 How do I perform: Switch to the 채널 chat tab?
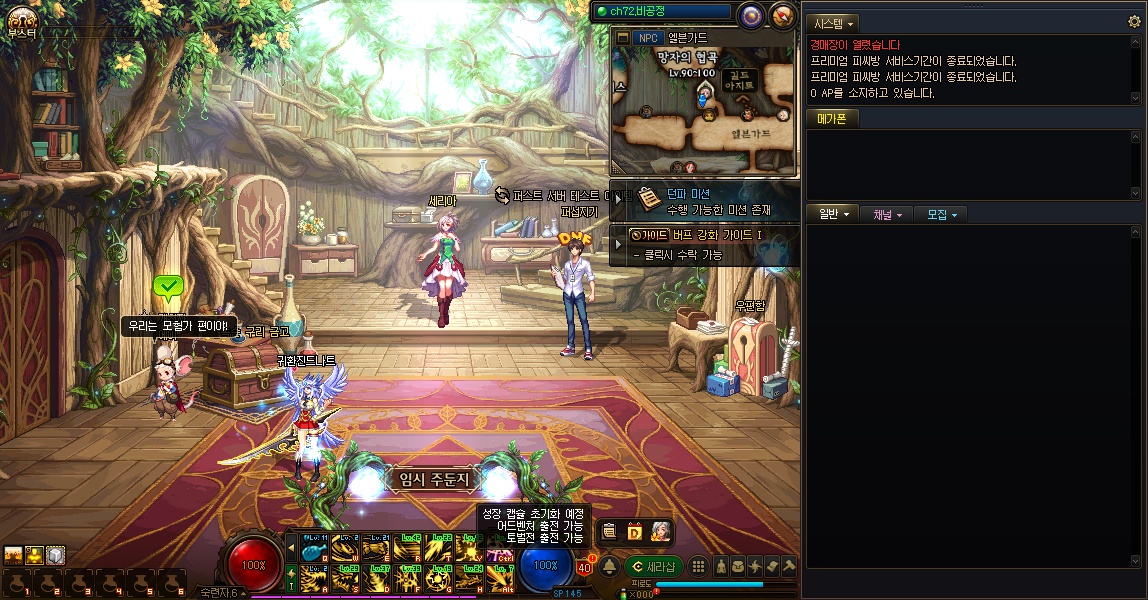pos(887,214)
